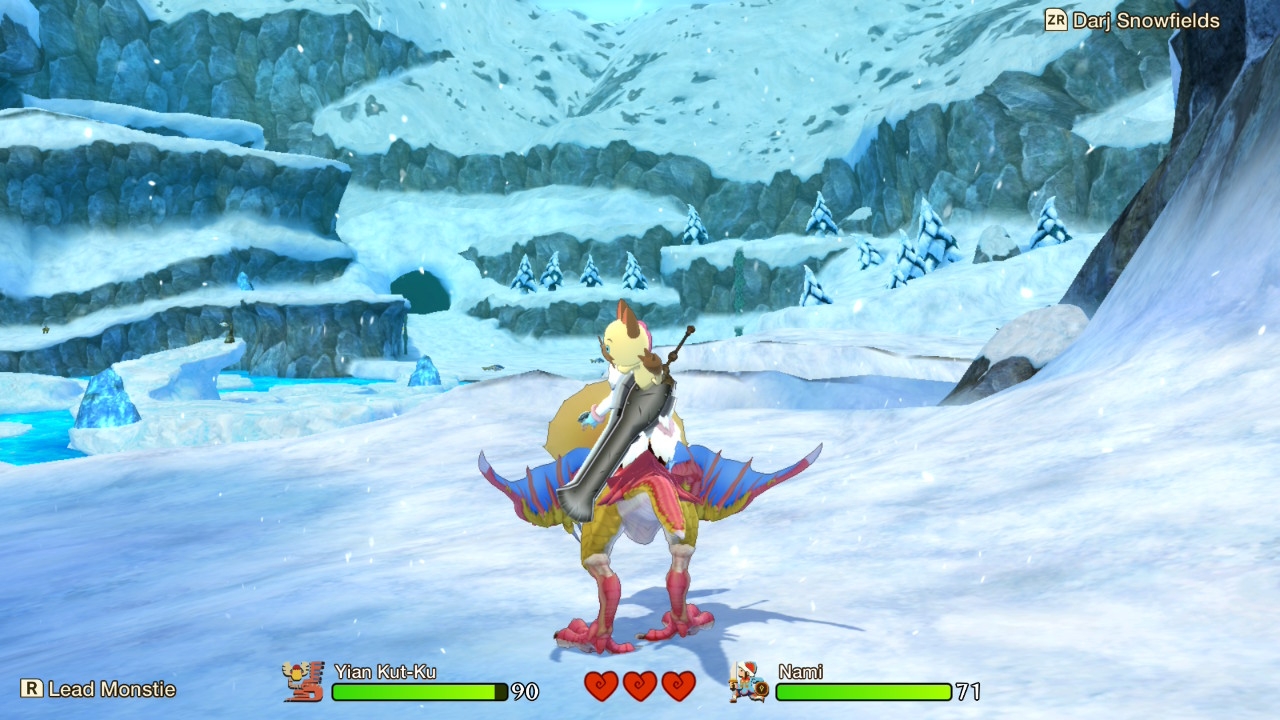The image size is (1280, 720).
Task: Select the Yian Kut-Ku monstie portrait
Action: 303,681
